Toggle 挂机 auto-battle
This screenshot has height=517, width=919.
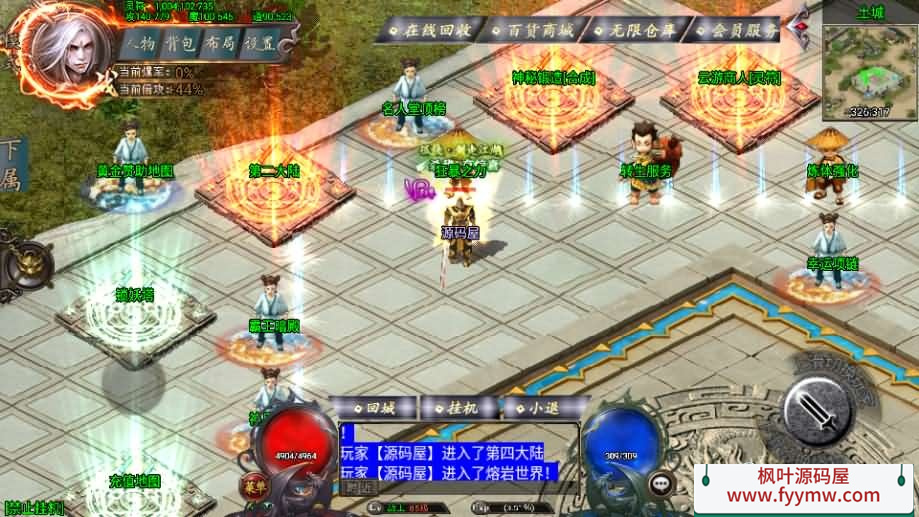(x=457, y=408)
